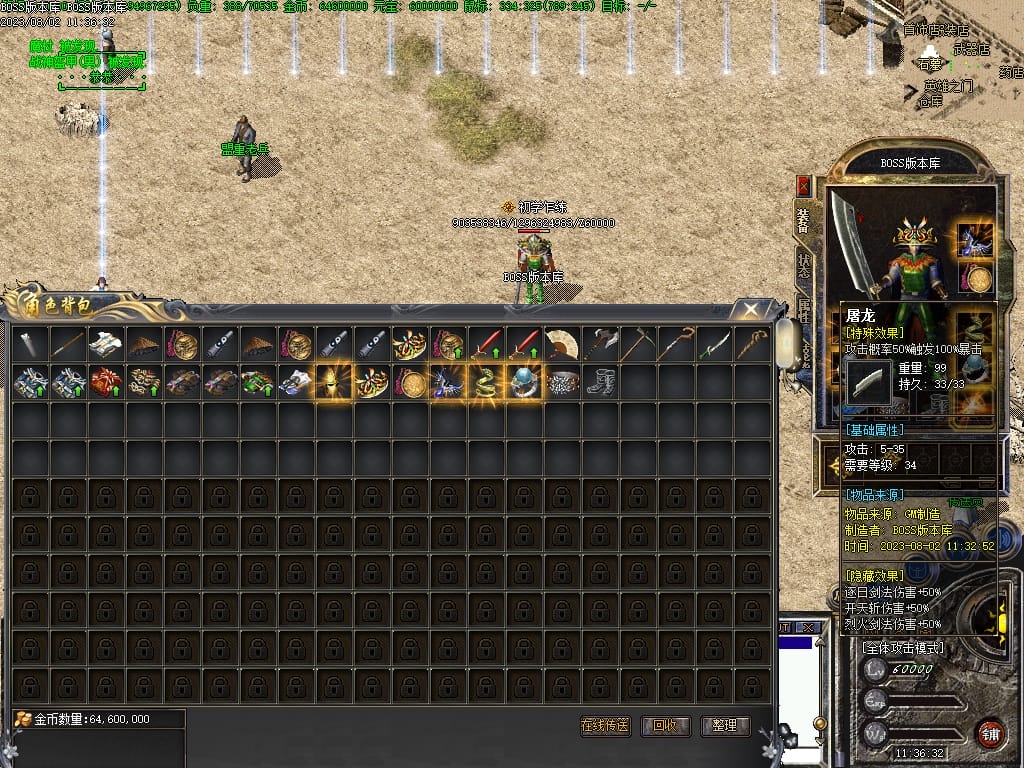
Task: Switch to the 装备 equipment tab
Action: click(803, 220)
